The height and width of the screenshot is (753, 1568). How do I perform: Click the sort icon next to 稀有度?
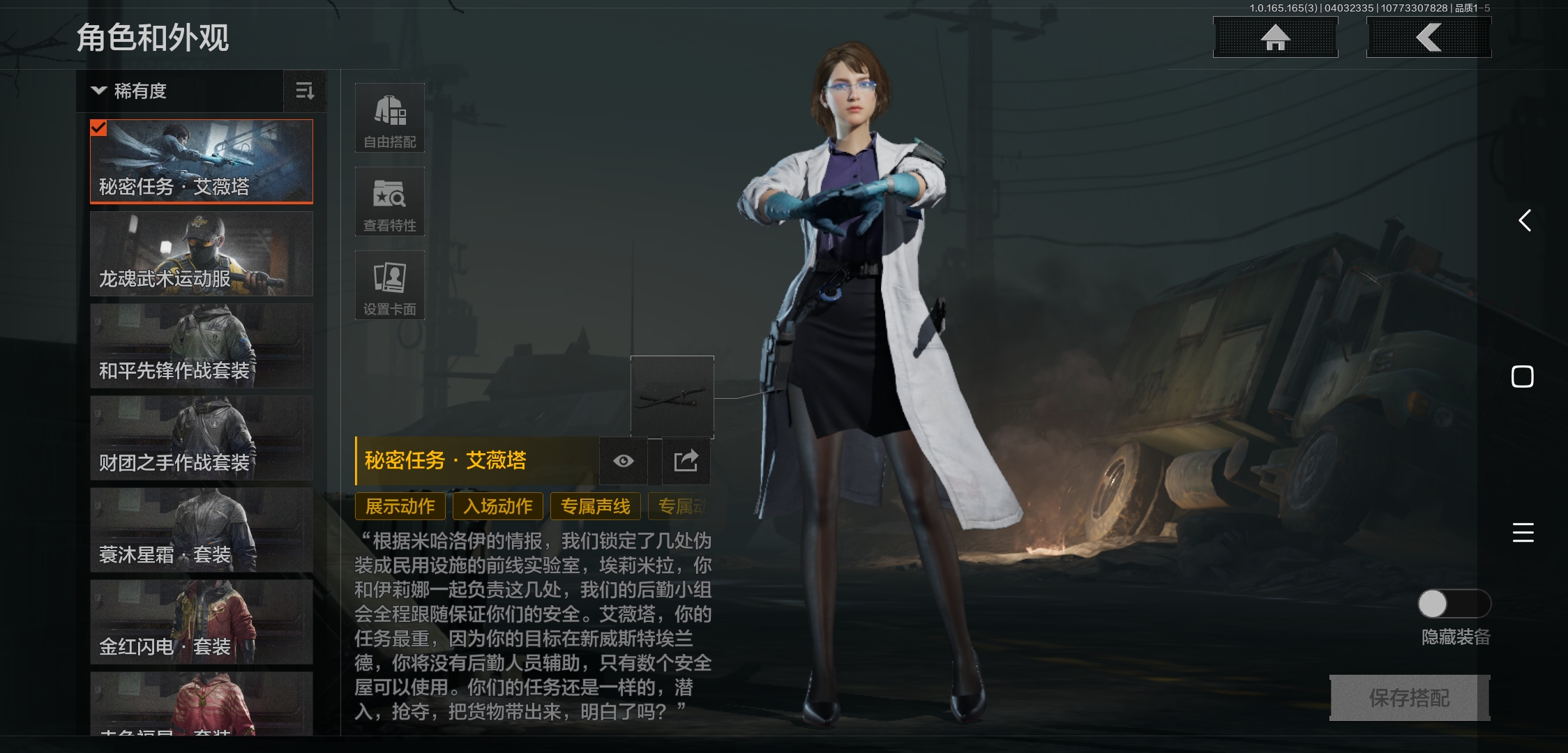305,91
